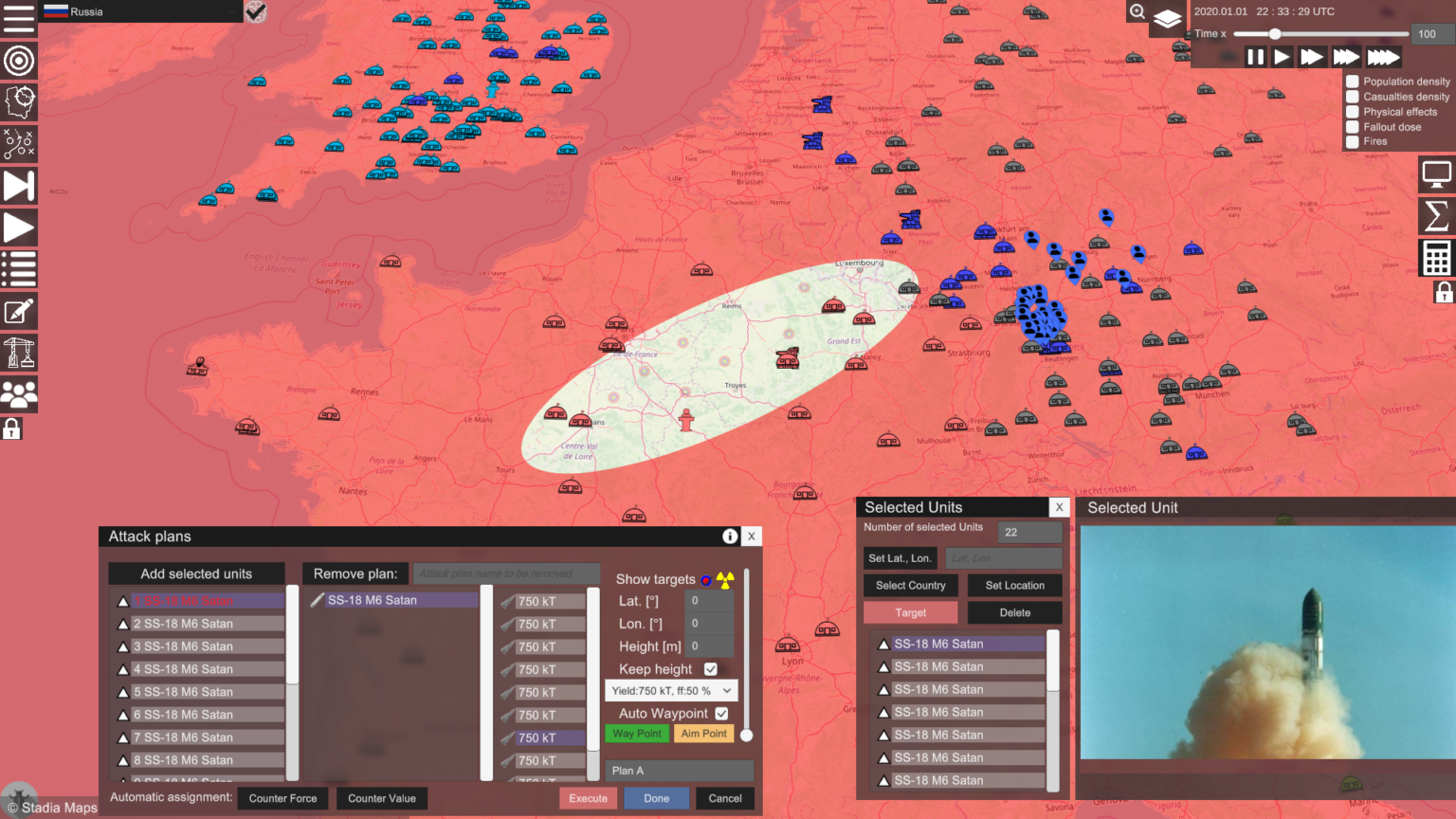Click the Execute button
This screenshot has height=819, width=1456.
(x=588, y=798)
